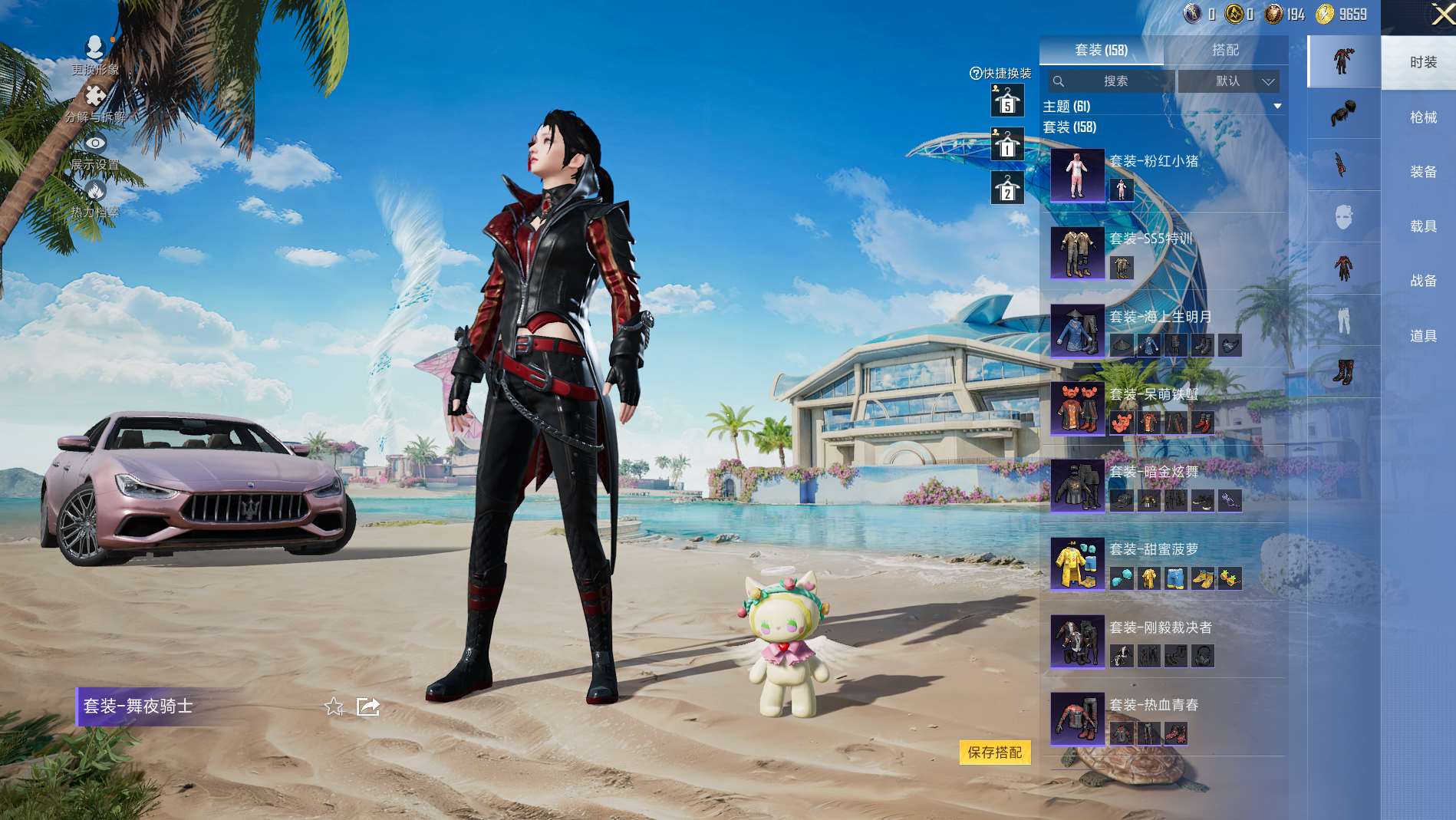Switch to the 搭配 tab
Image resolution: width=1456 pixels, height=820 pixels.
tap(1225, 50)
